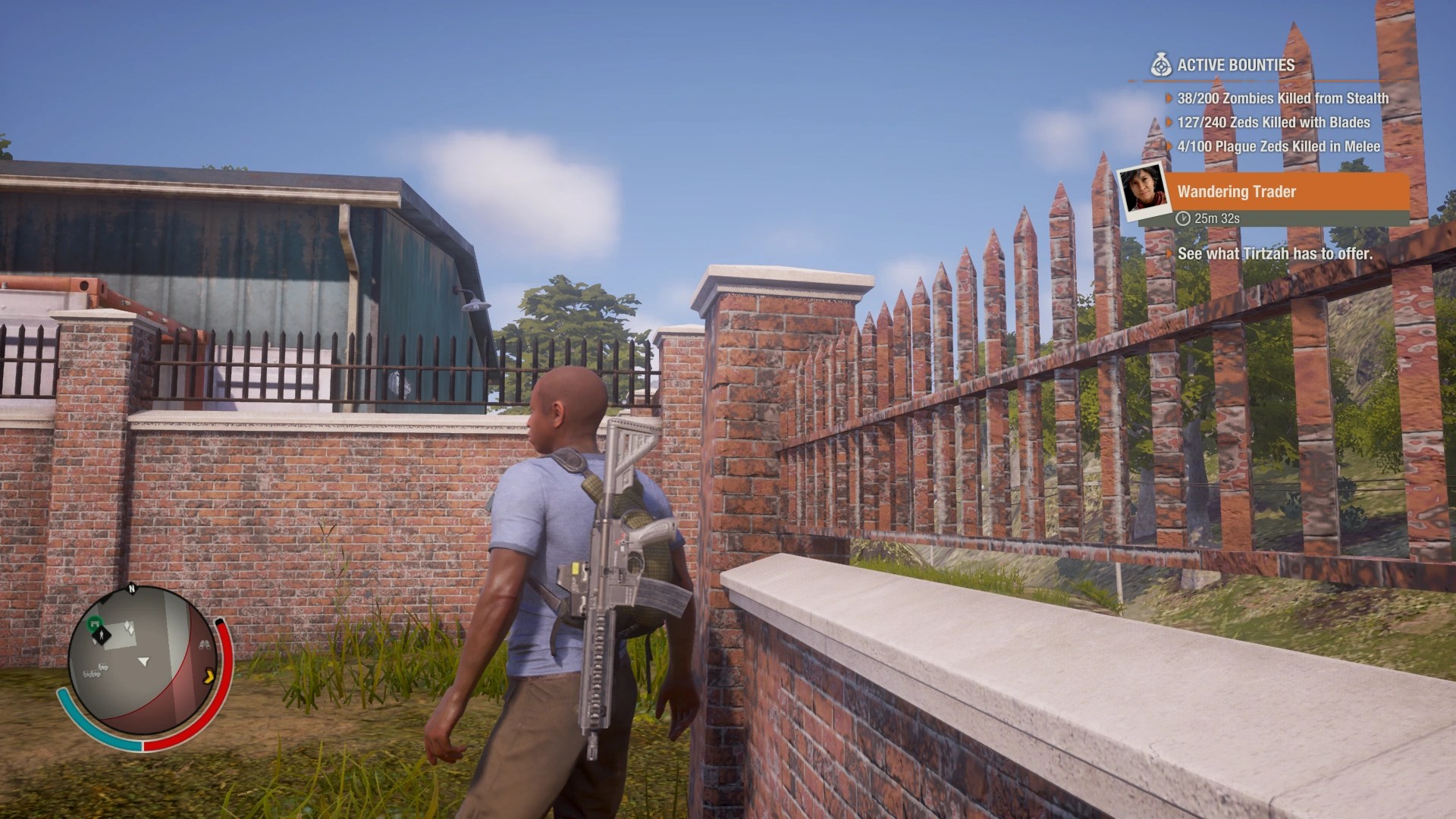Open the Wandering Trader banner
This screenshot has width=1456, height=819.
[x=1289, y=193]
